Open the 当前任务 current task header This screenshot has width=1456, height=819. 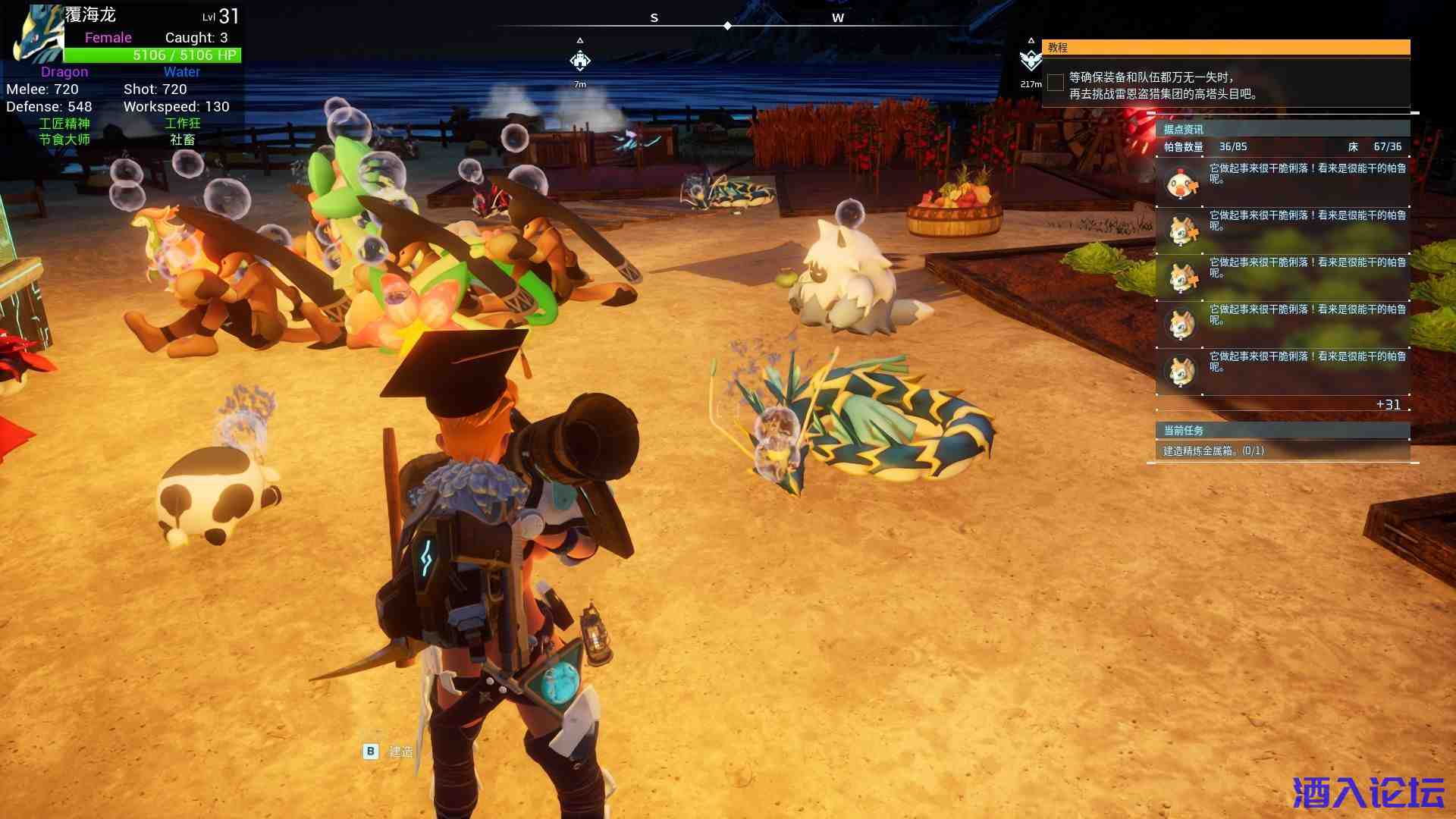coord(1282,431)
